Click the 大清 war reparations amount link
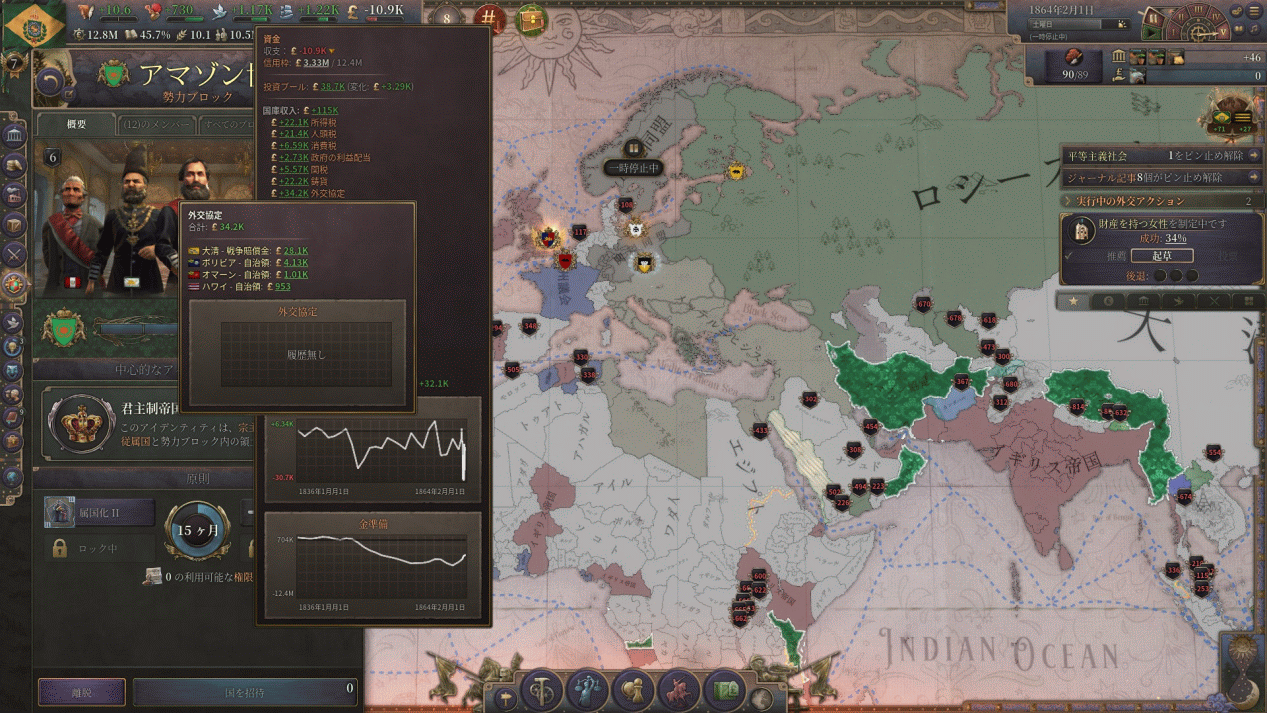Viewport: 1267px width, 713px height. coord(295,251)
